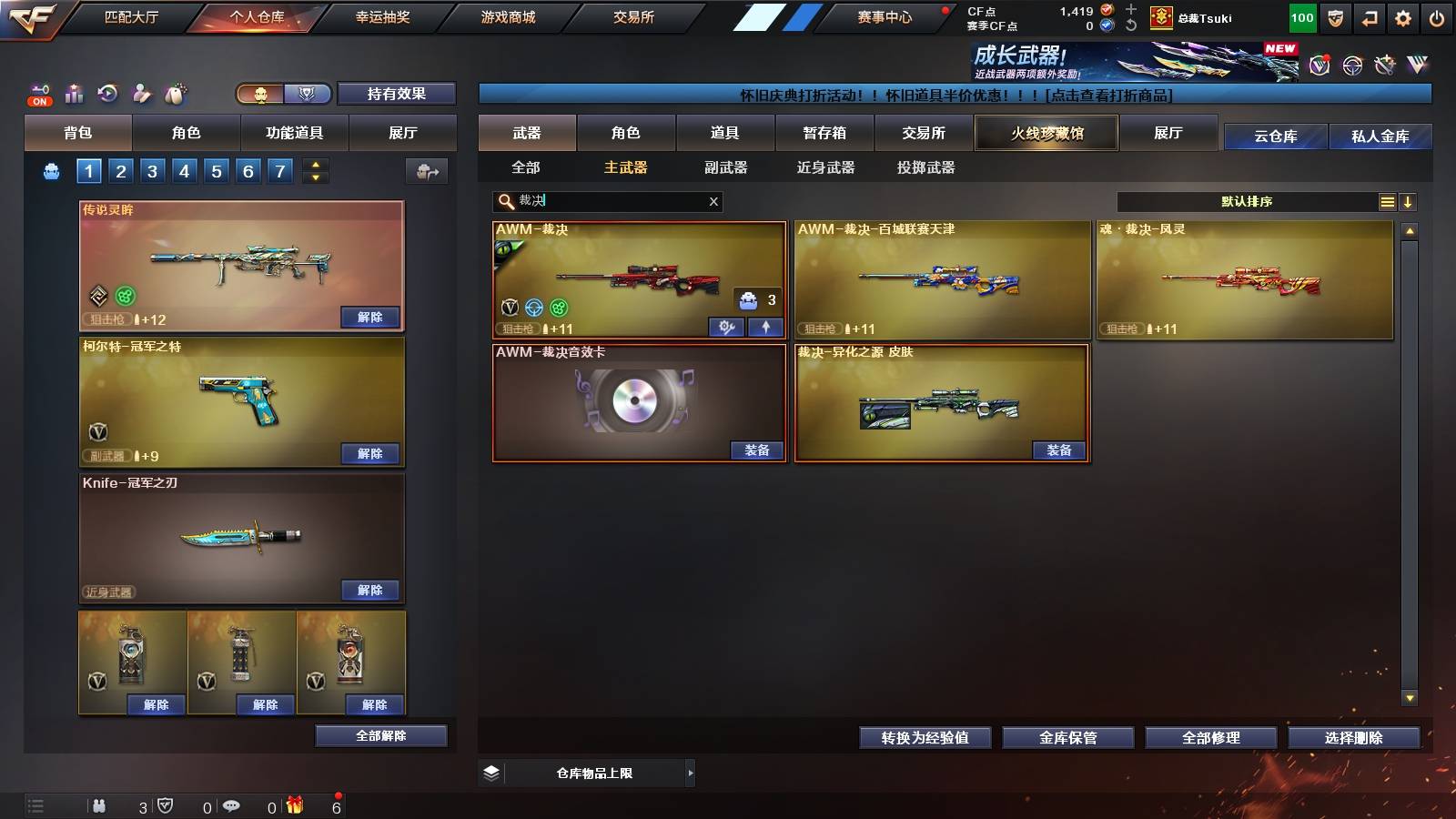Click the shield icon at bottom status bar
Viewport: 1456px width, 819px height.
tap(164, 805)
